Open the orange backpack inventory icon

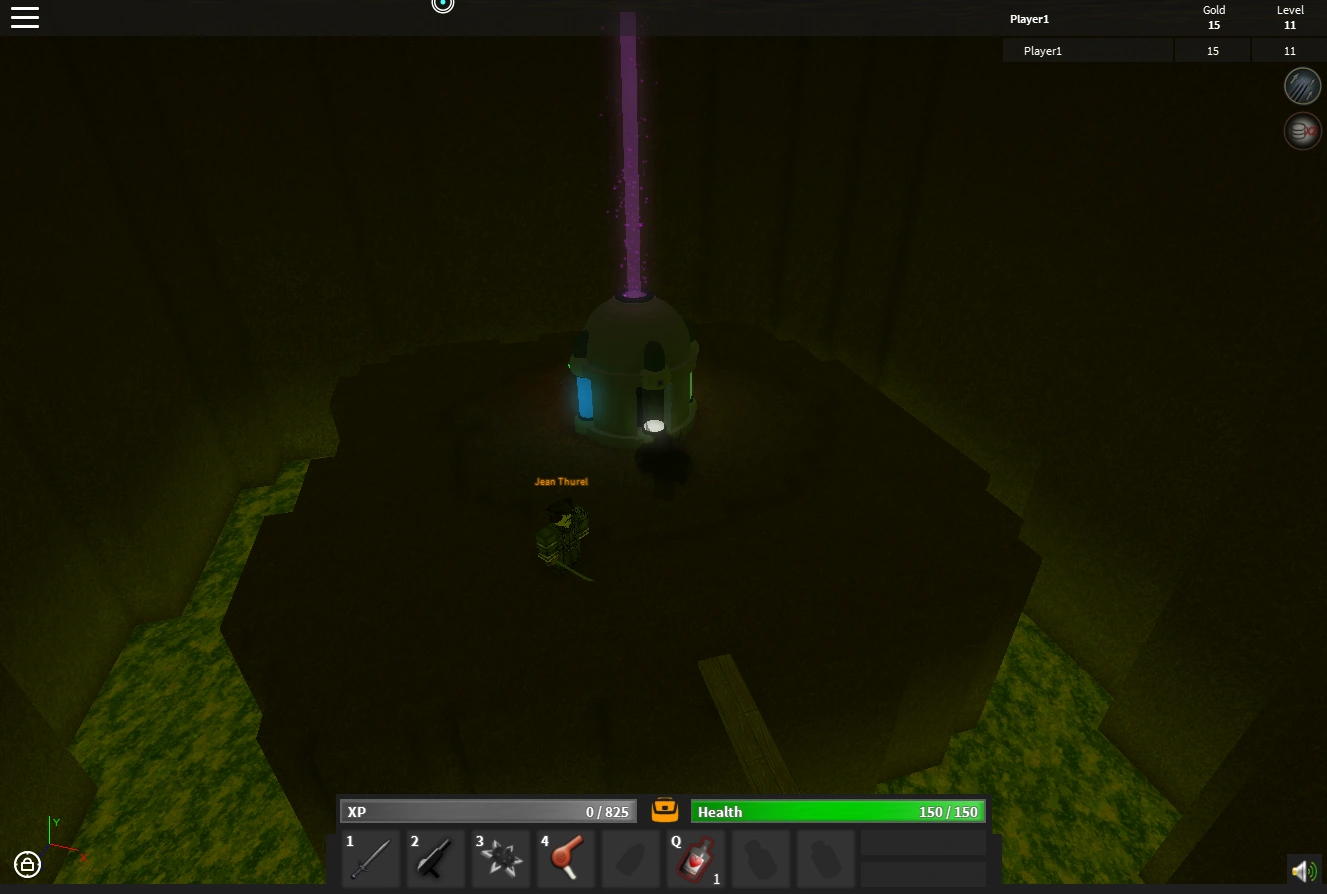click(x=664, y=810)
